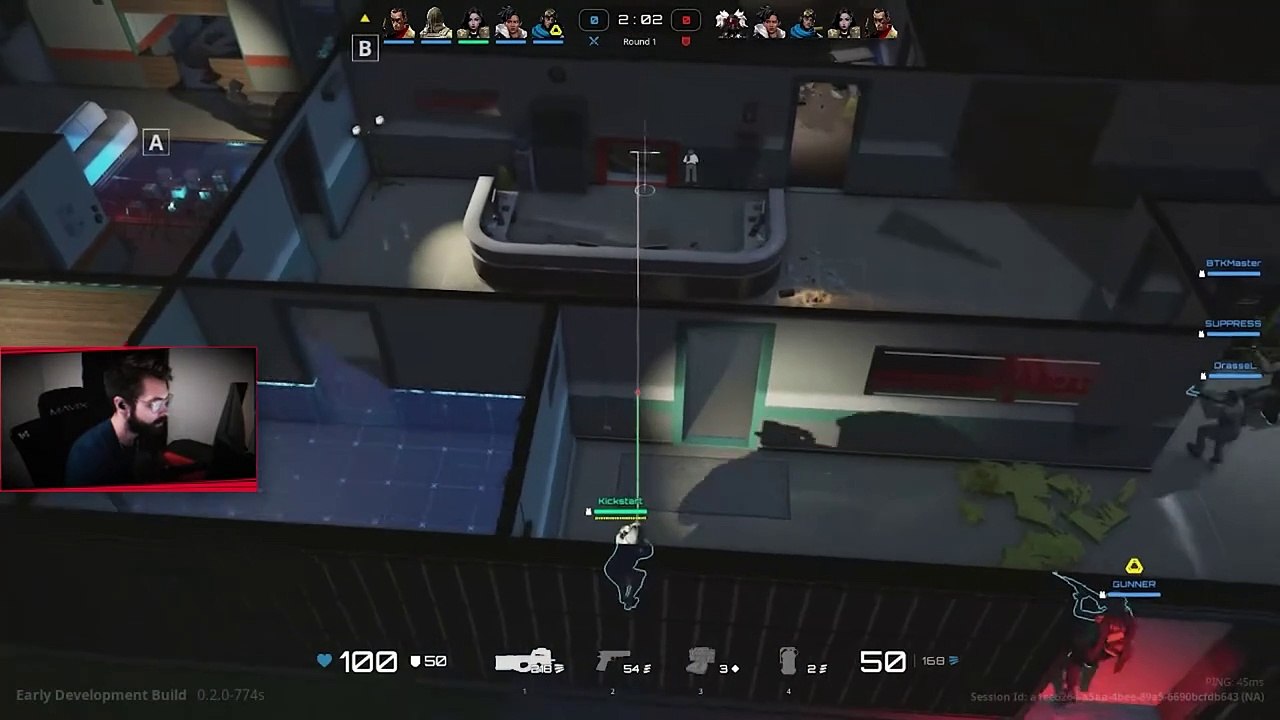Choose the DrasseL teammate name tag

[1234, 366]
